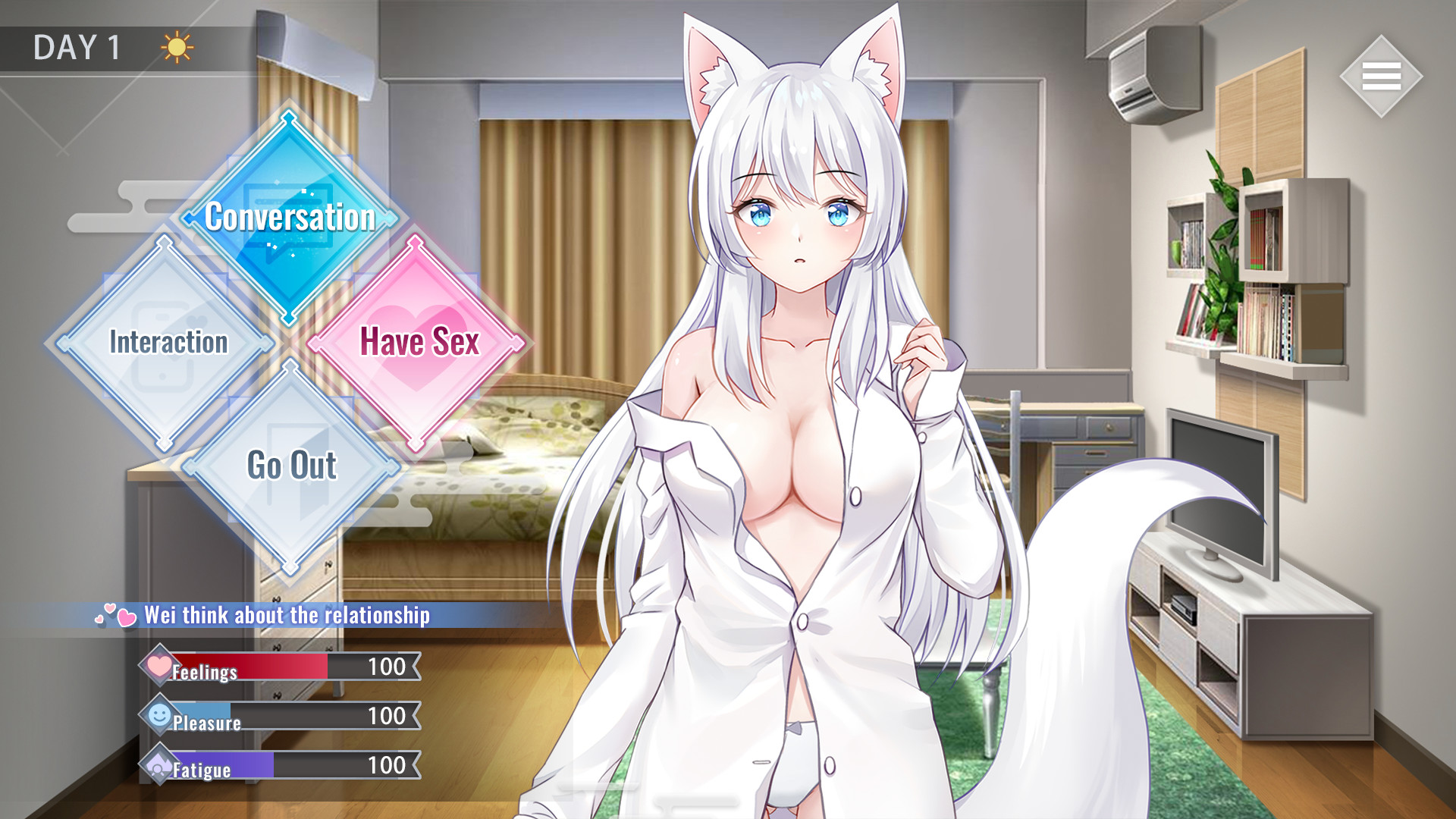Click the Wei think about the relationship label
Image resolution: width=1456 pixels, height=819 pixels.
[287, 617]
